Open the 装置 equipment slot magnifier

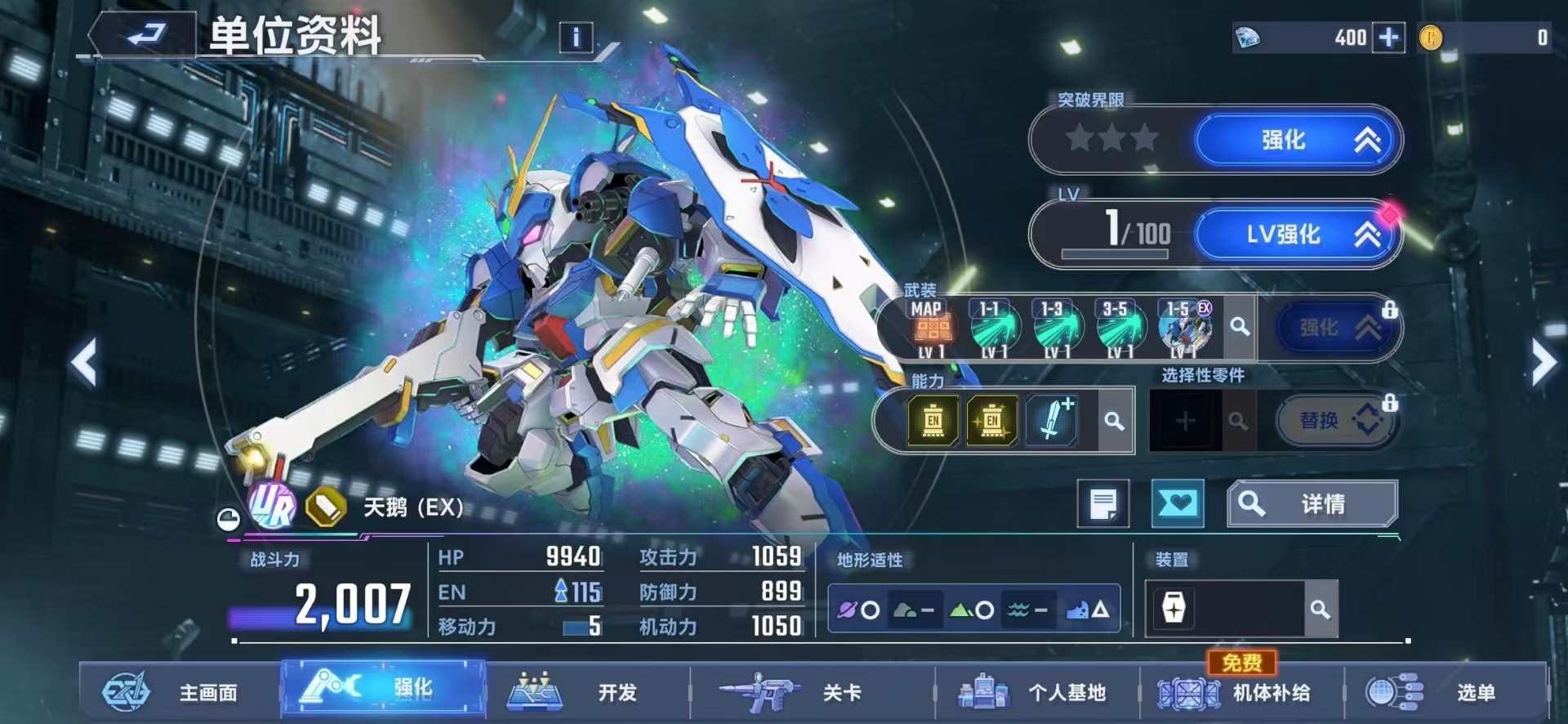click(1321, 609)
